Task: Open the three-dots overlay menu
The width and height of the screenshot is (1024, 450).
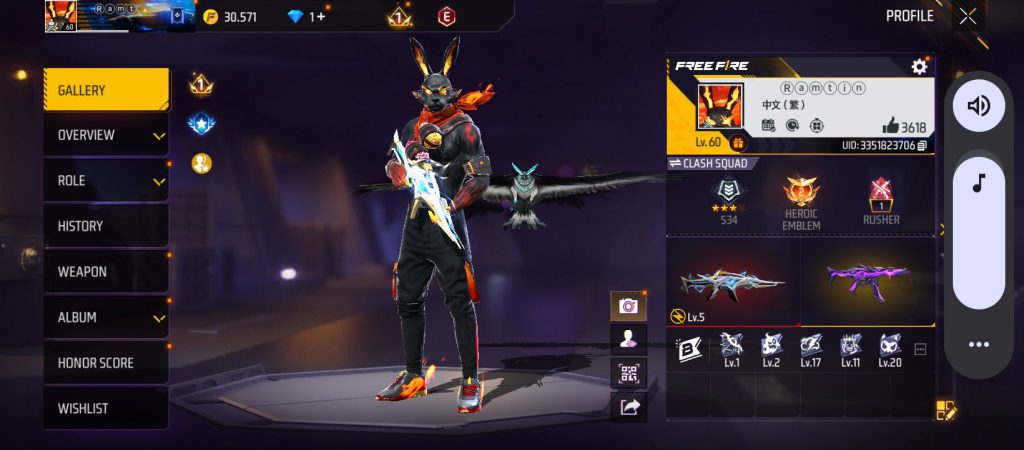Action: click(978, 344)
